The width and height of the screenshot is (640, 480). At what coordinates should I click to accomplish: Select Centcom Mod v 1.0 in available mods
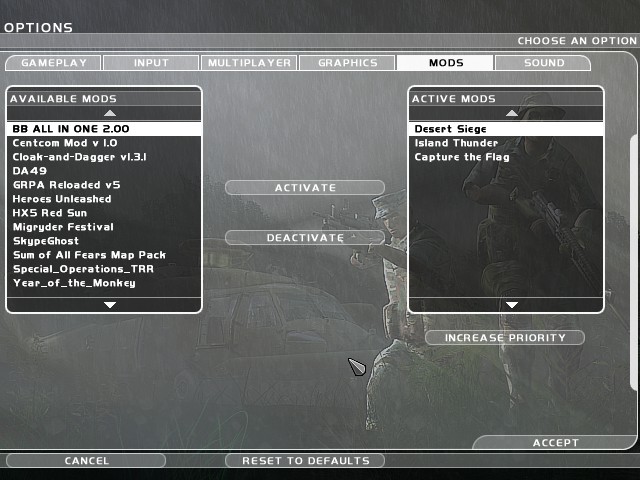pos(65,143)
